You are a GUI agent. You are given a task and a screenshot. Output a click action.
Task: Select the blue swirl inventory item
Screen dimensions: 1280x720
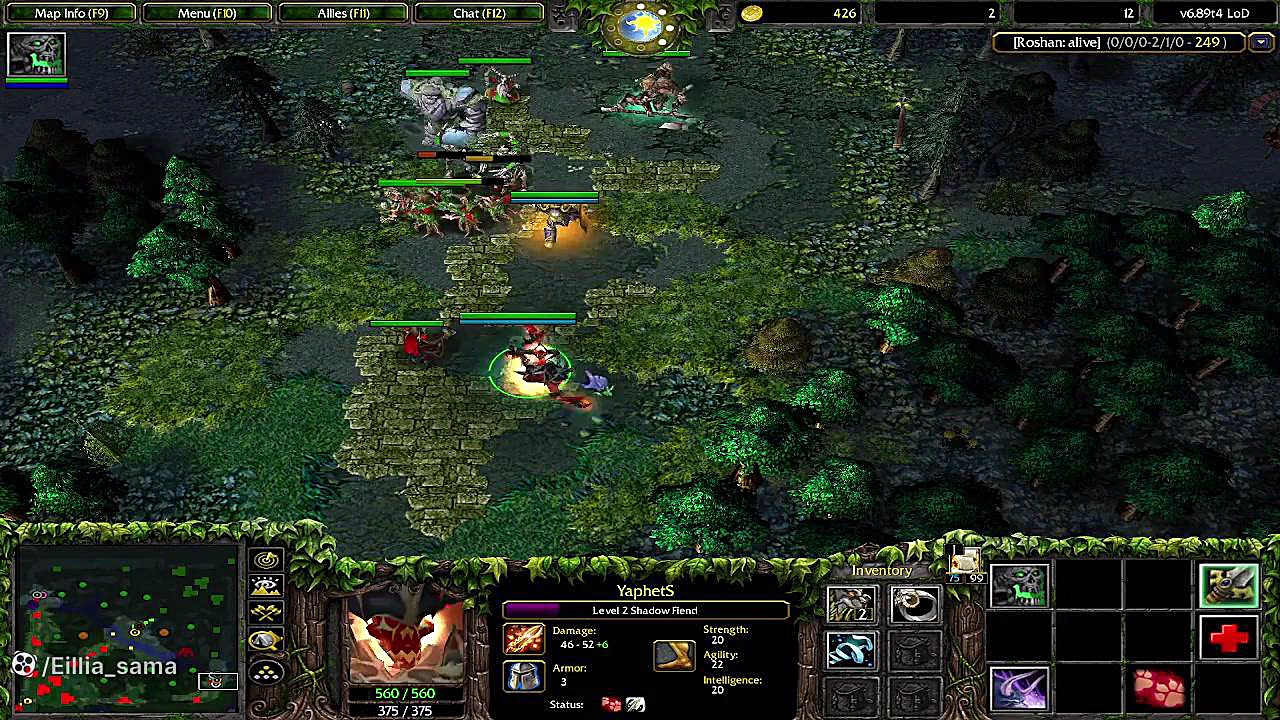851,650
